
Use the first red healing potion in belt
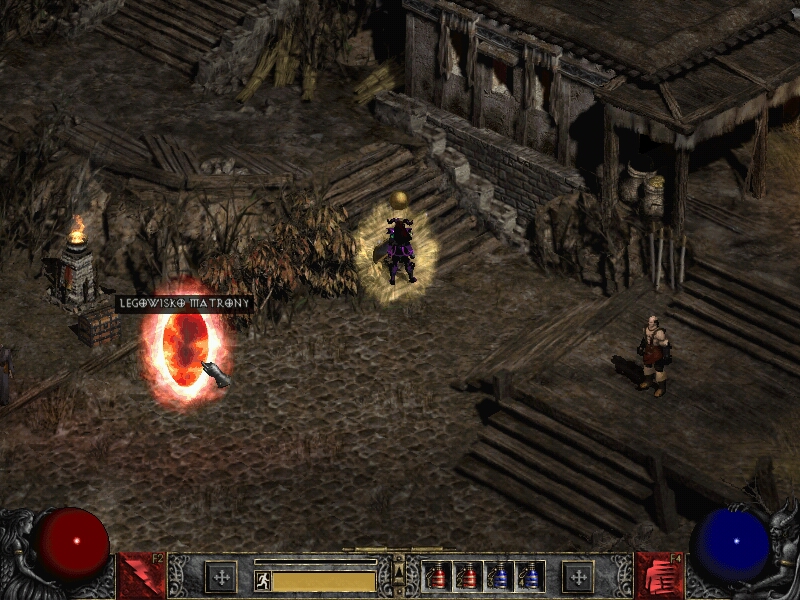point(438,577)
